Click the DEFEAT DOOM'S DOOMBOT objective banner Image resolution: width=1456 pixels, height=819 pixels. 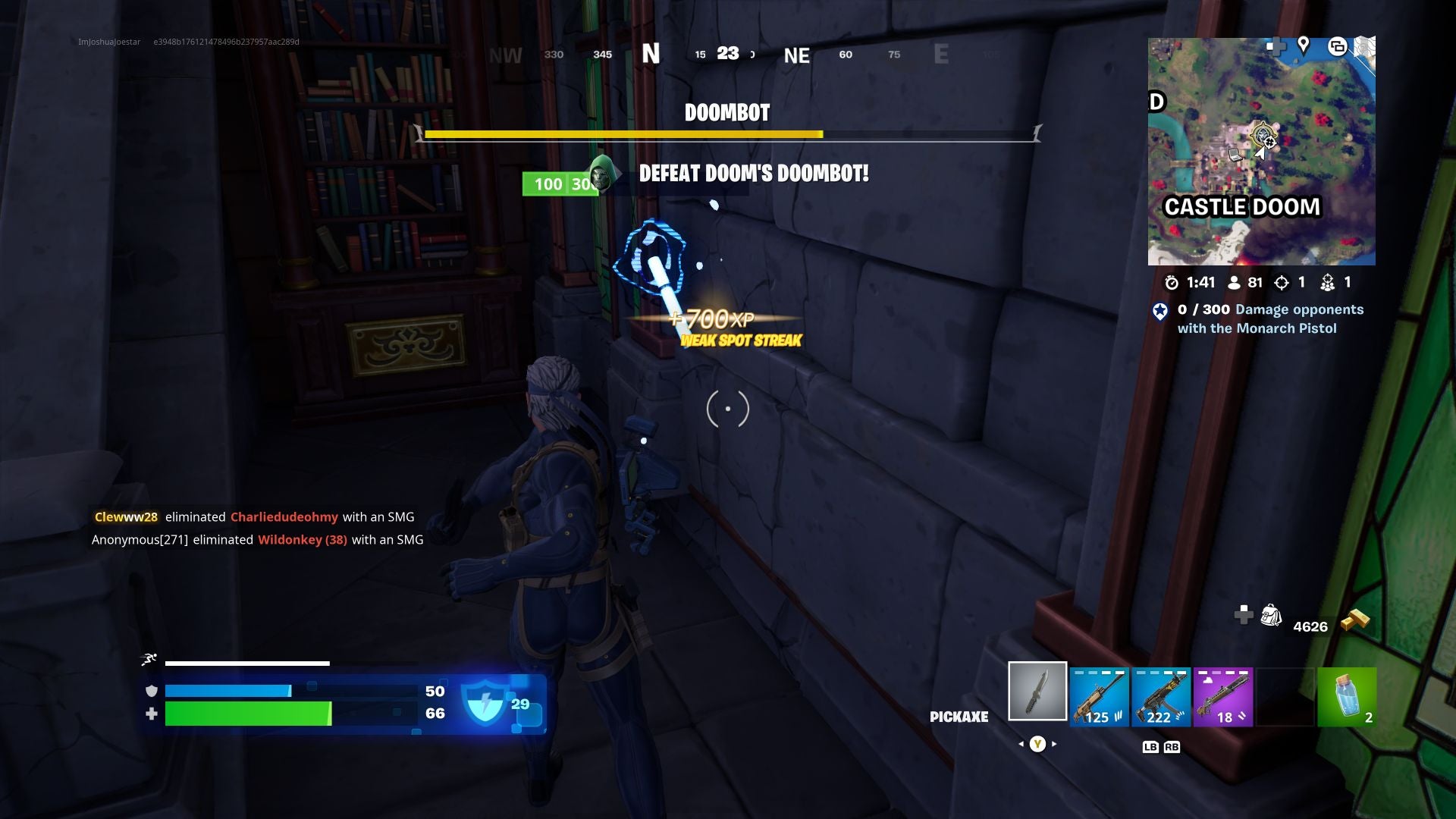(755, 172)
